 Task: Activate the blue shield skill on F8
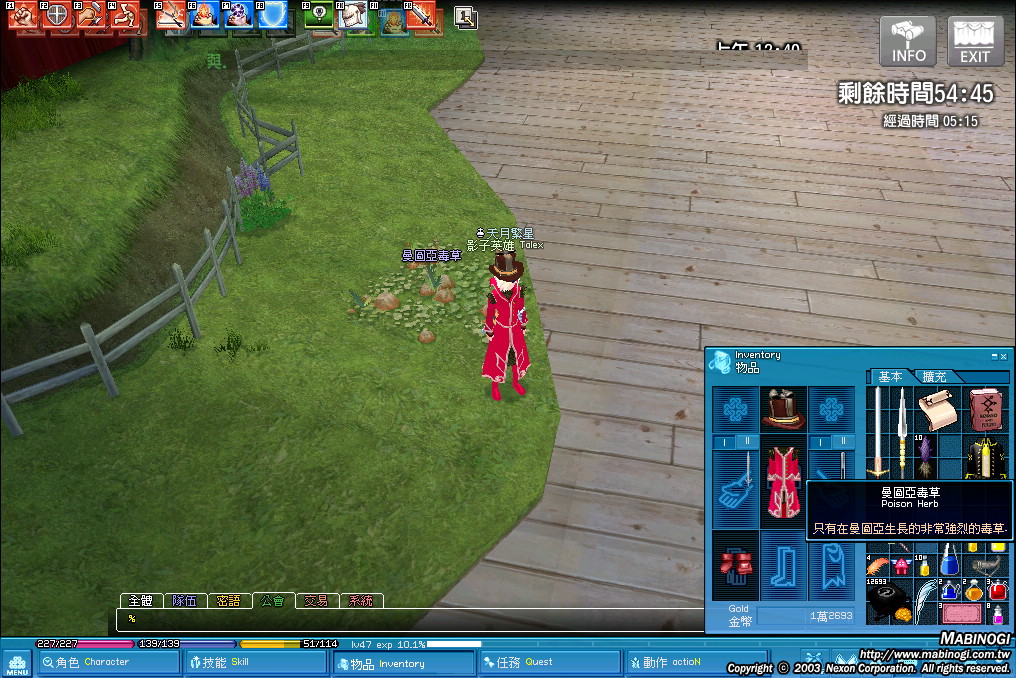[272, 15]
